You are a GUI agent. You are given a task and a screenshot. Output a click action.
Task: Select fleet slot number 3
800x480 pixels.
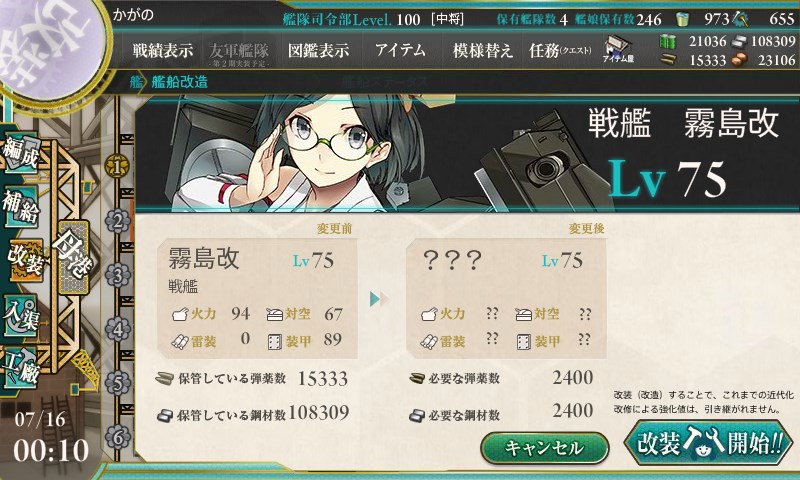(118, 274)
